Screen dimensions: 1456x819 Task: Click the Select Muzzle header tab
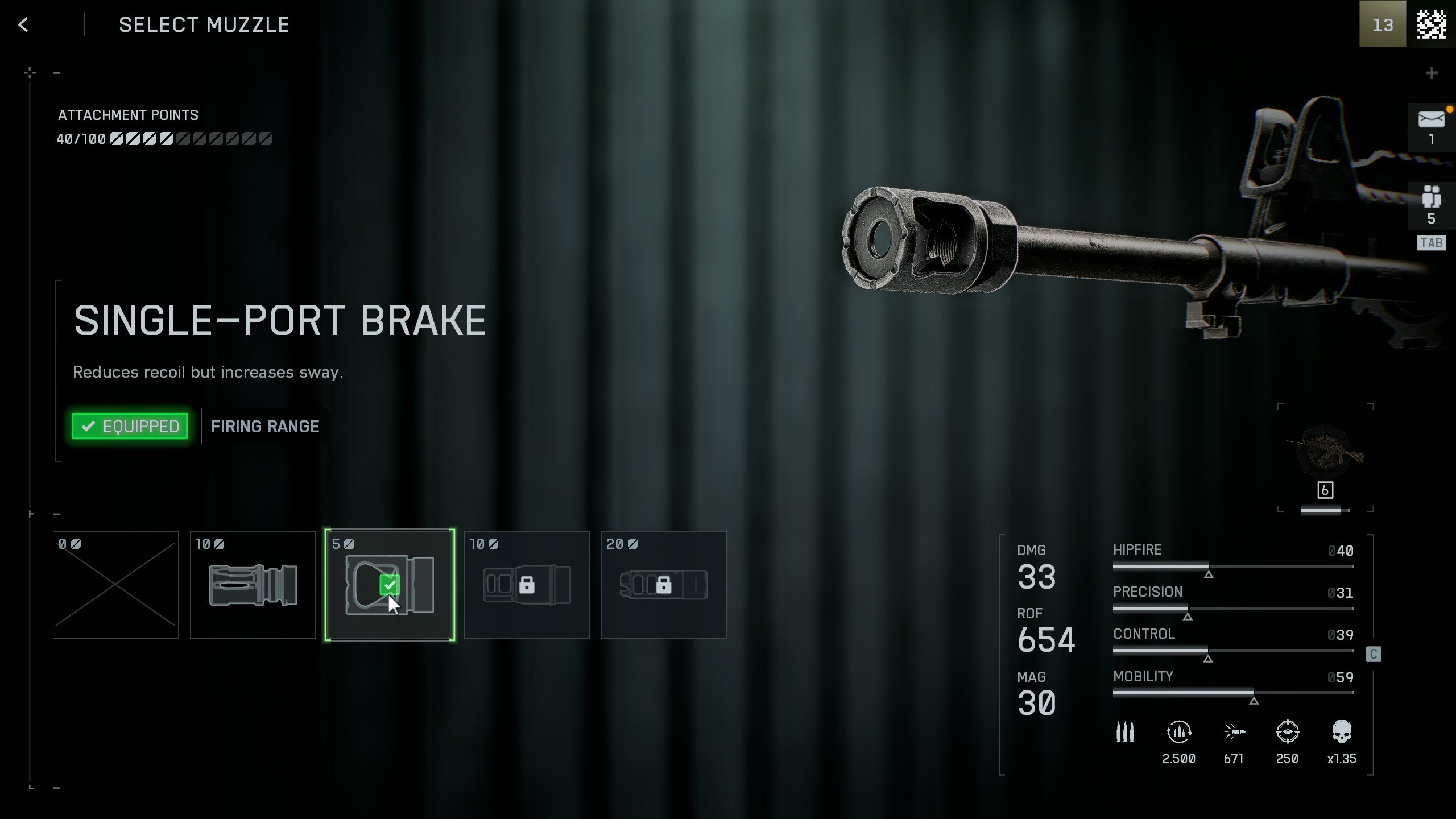pos(204,24)
